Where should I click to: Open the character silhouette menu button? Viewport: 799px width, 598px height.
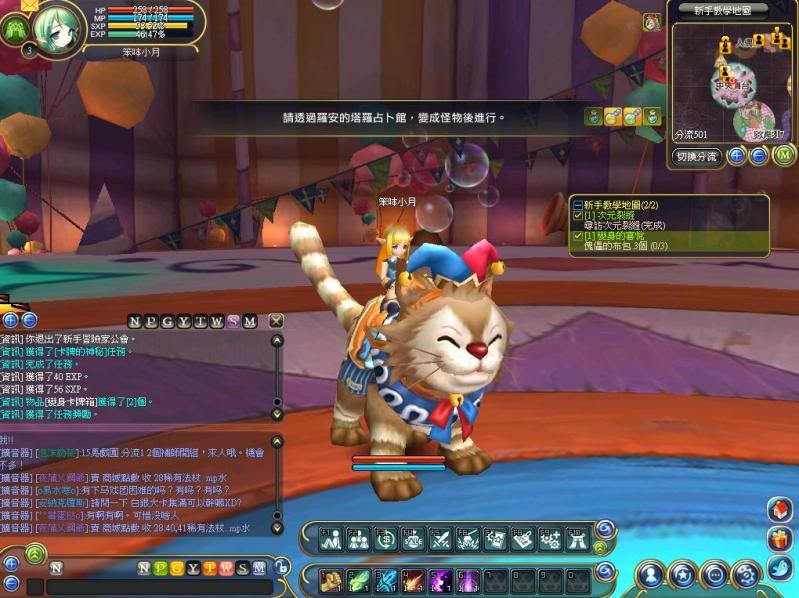(651, 574)
